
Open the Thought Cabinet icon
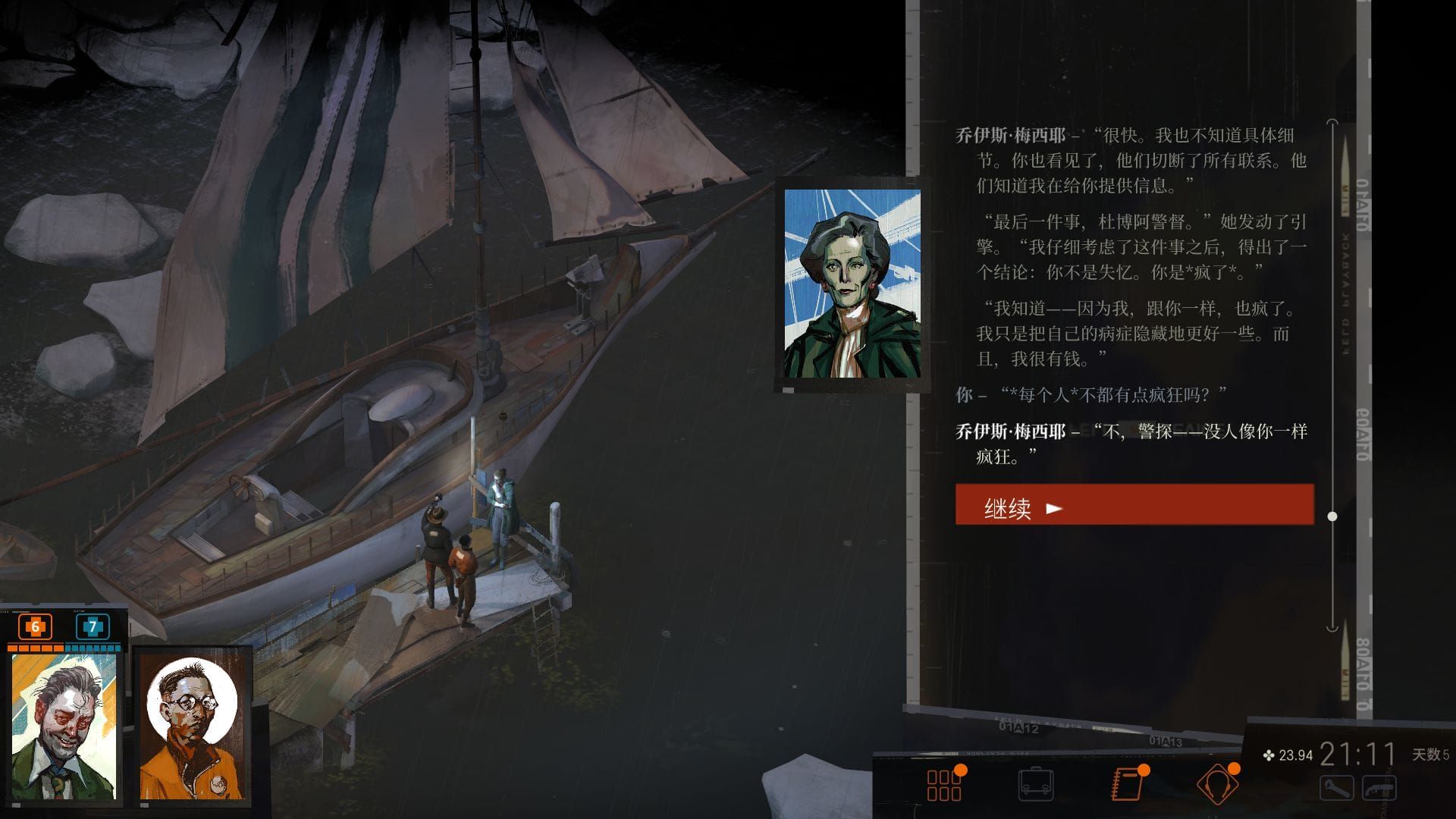click(1217, 783)
